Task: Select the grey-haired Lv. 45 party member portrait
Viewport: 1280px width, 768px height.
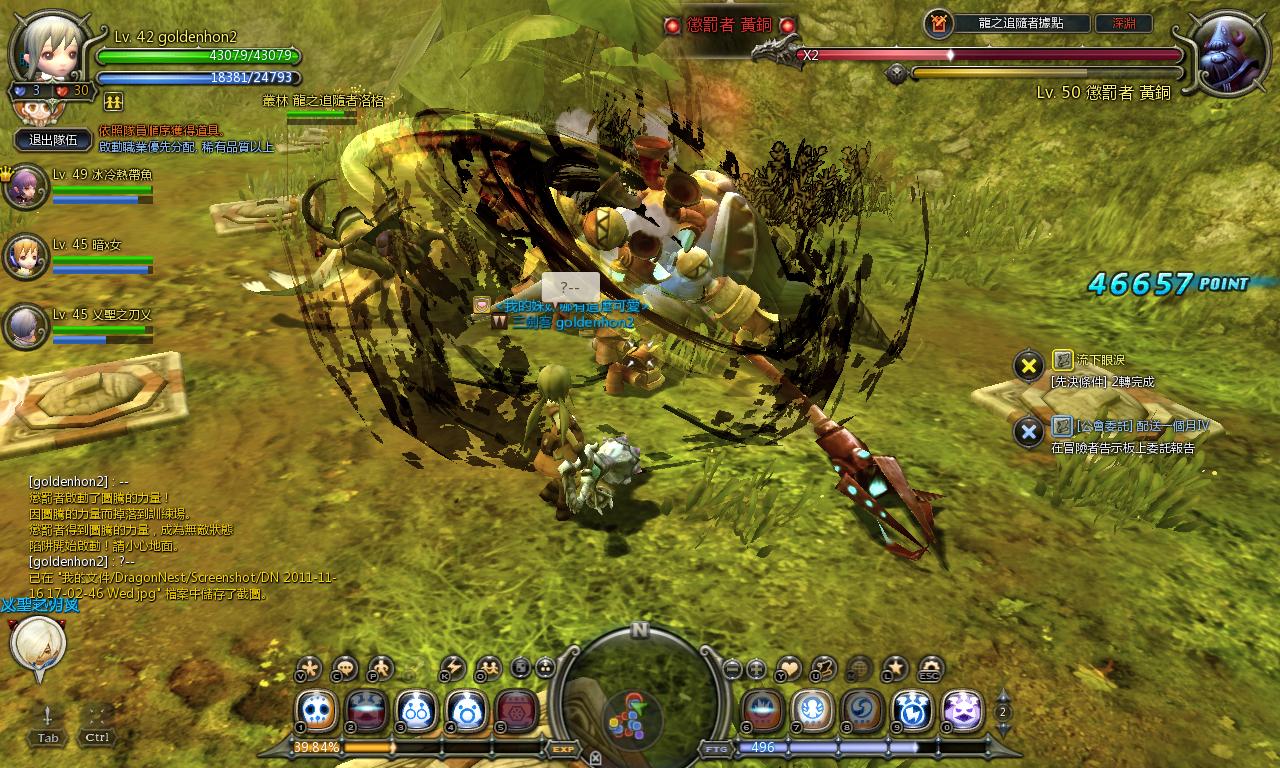Action: [25, 327]
